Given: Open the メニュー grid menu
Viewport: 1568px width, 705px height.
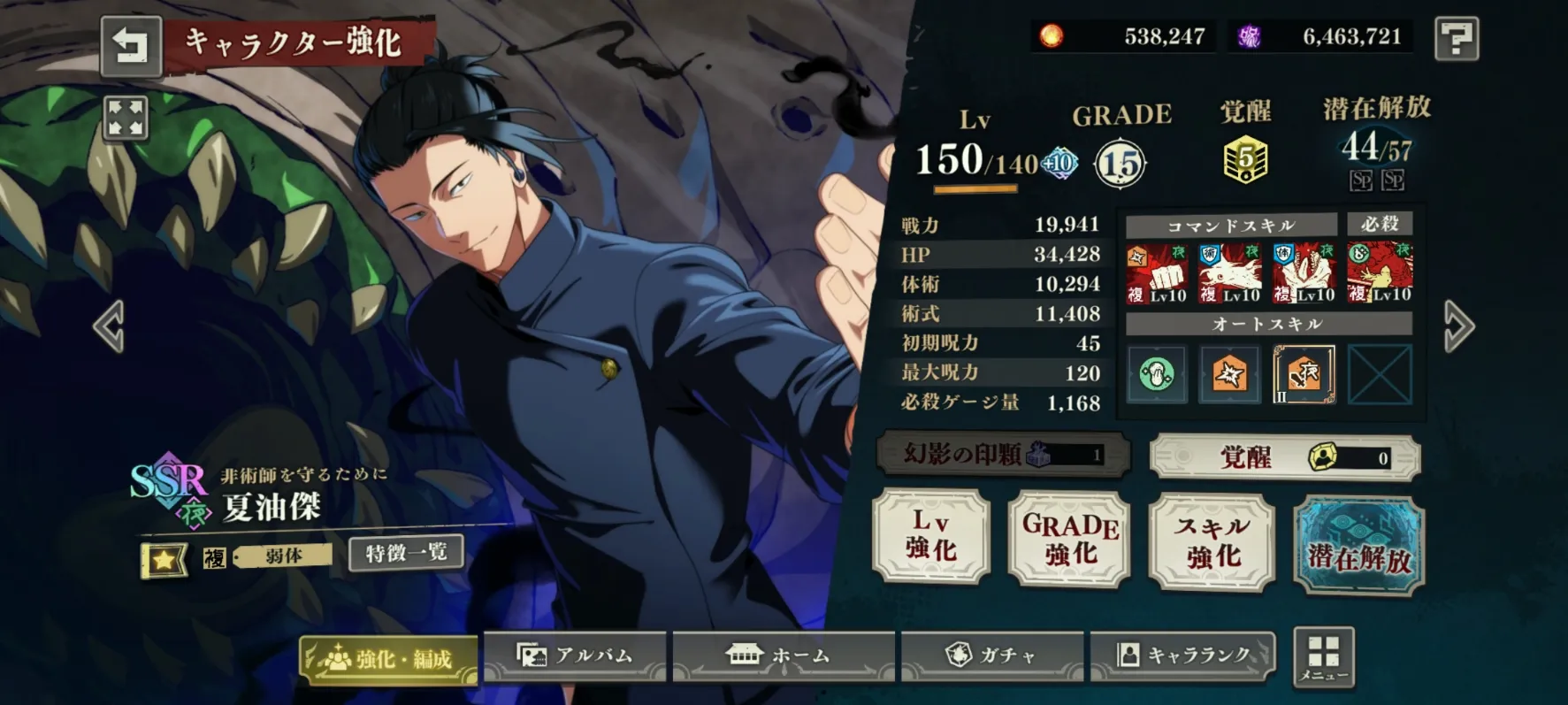Looking at the screenshot, I should coord(1323,656).
